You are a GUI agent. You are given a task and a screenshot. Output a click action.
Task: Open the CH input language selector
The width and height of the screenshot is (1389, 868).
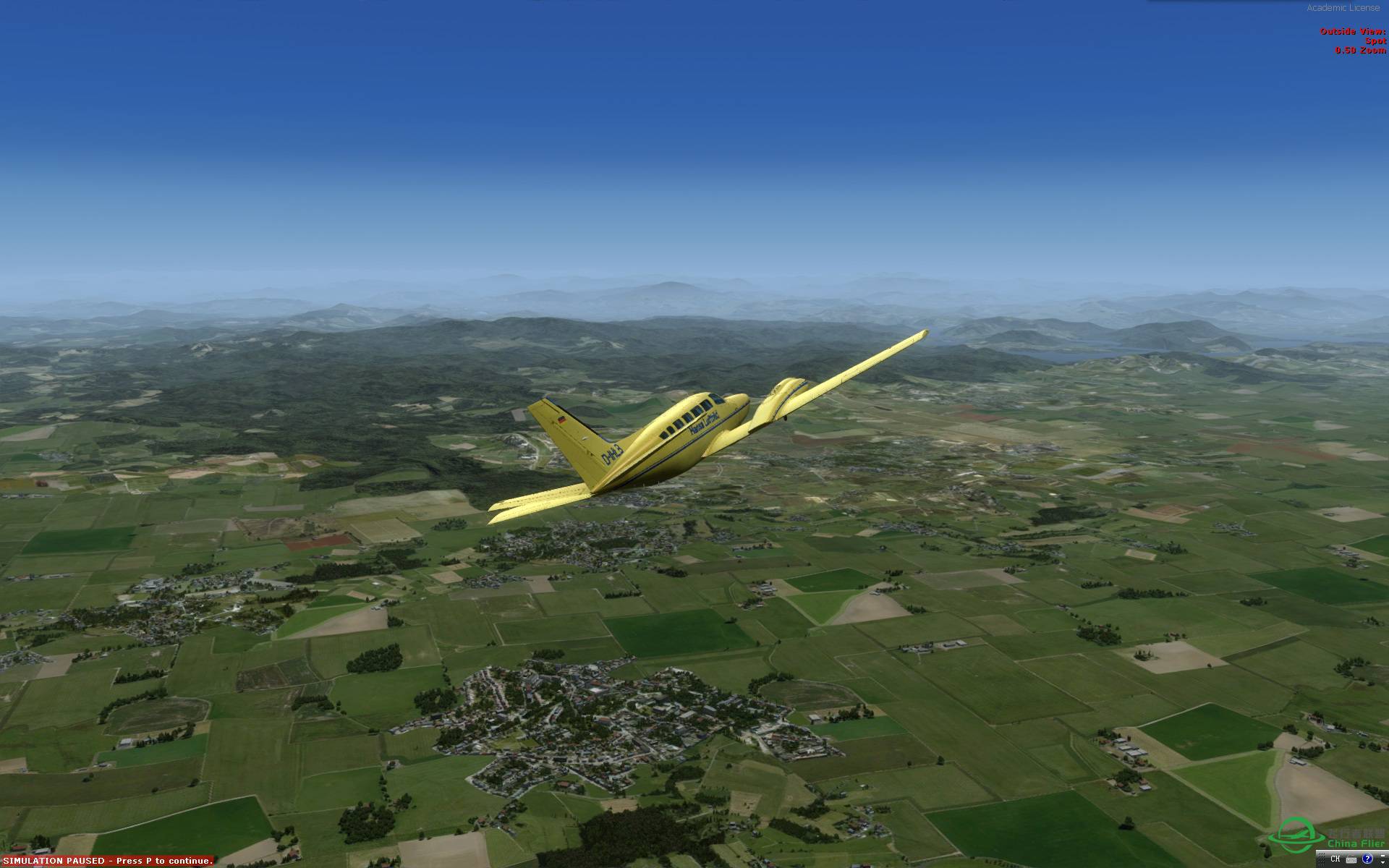point(1335,859)
